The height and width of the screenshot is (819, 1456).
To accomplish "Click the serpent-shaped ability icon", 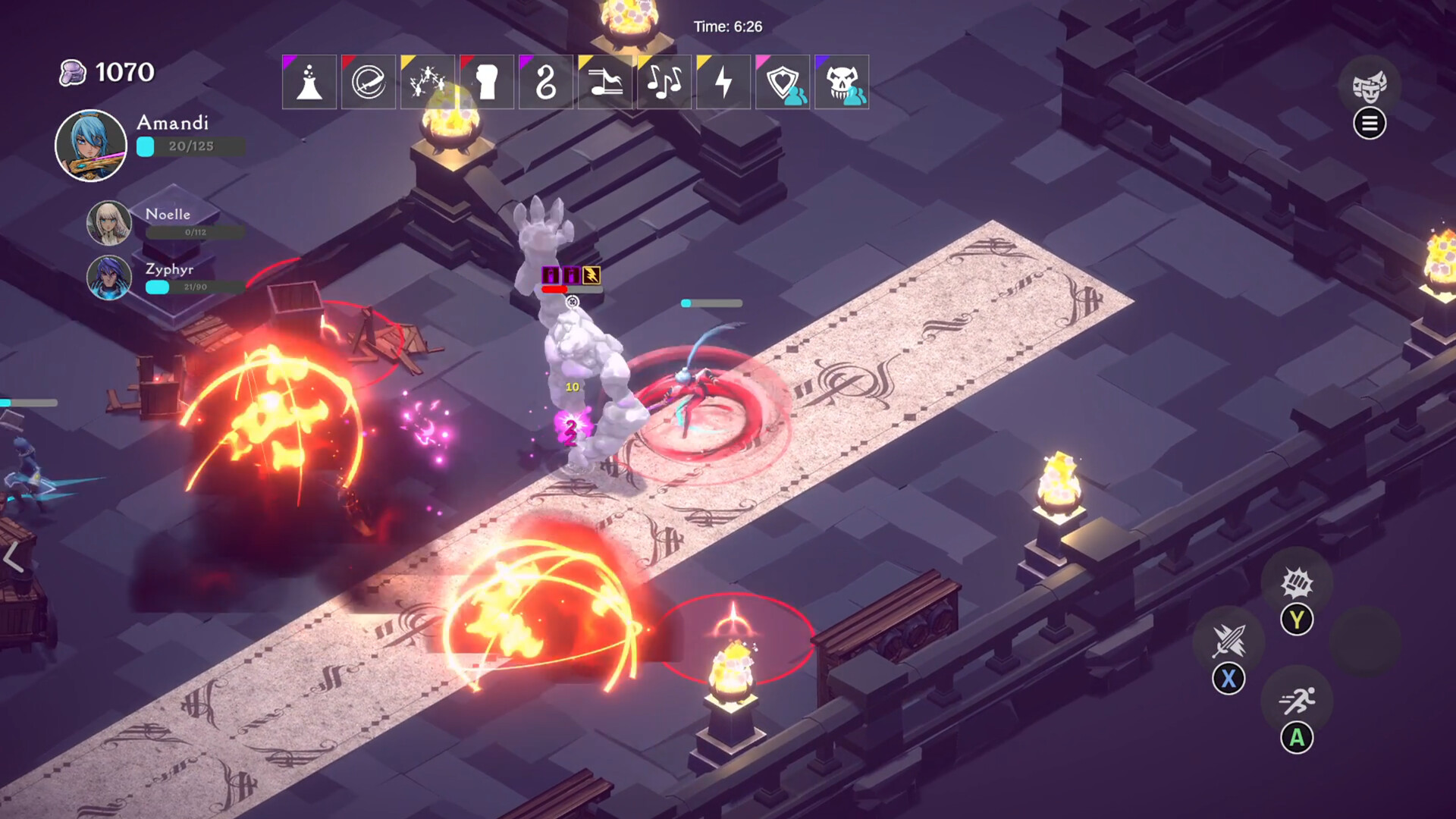I will click(546, 82).
